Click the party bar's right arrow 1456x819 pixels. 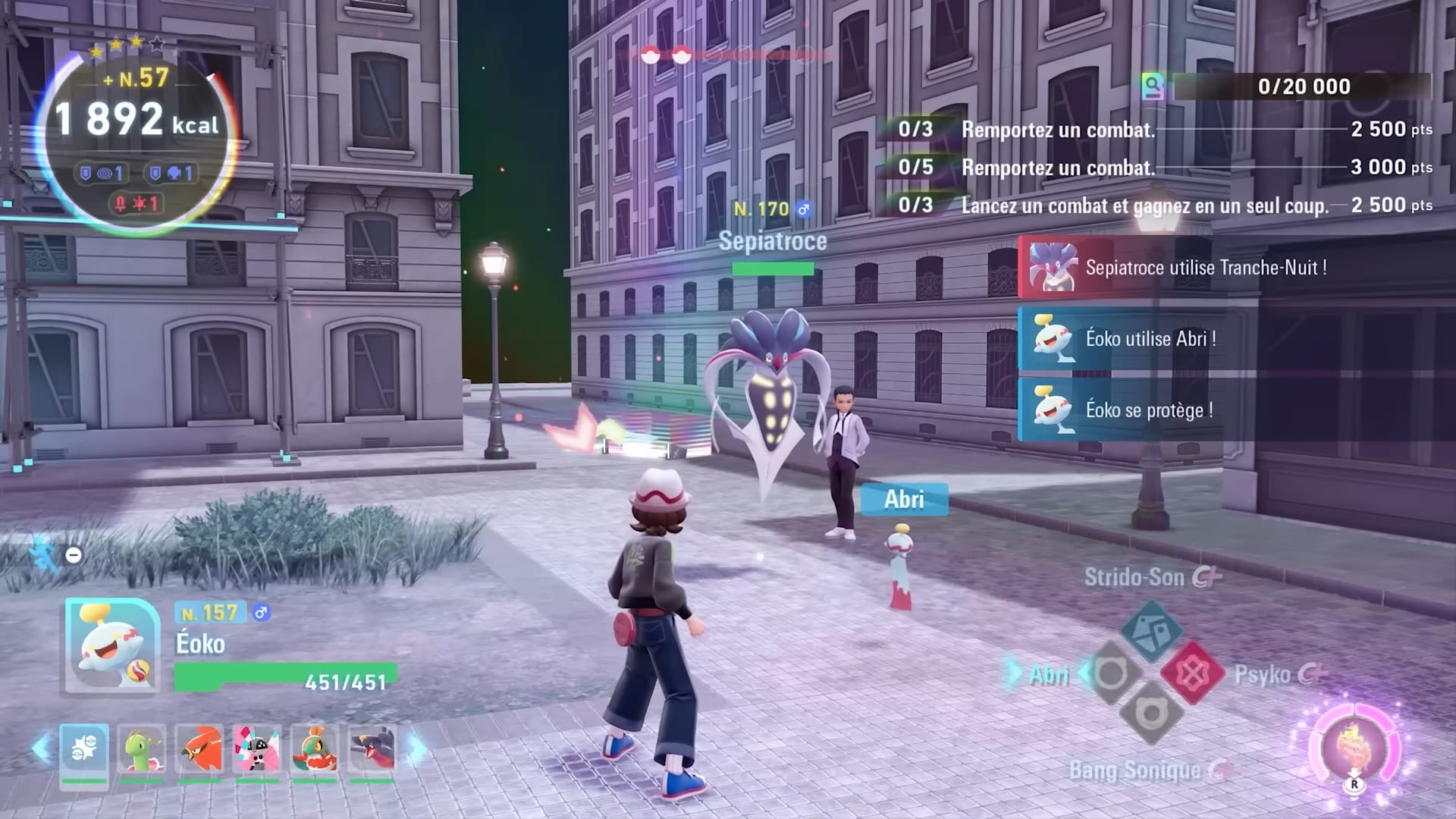(x=418, y=749)
